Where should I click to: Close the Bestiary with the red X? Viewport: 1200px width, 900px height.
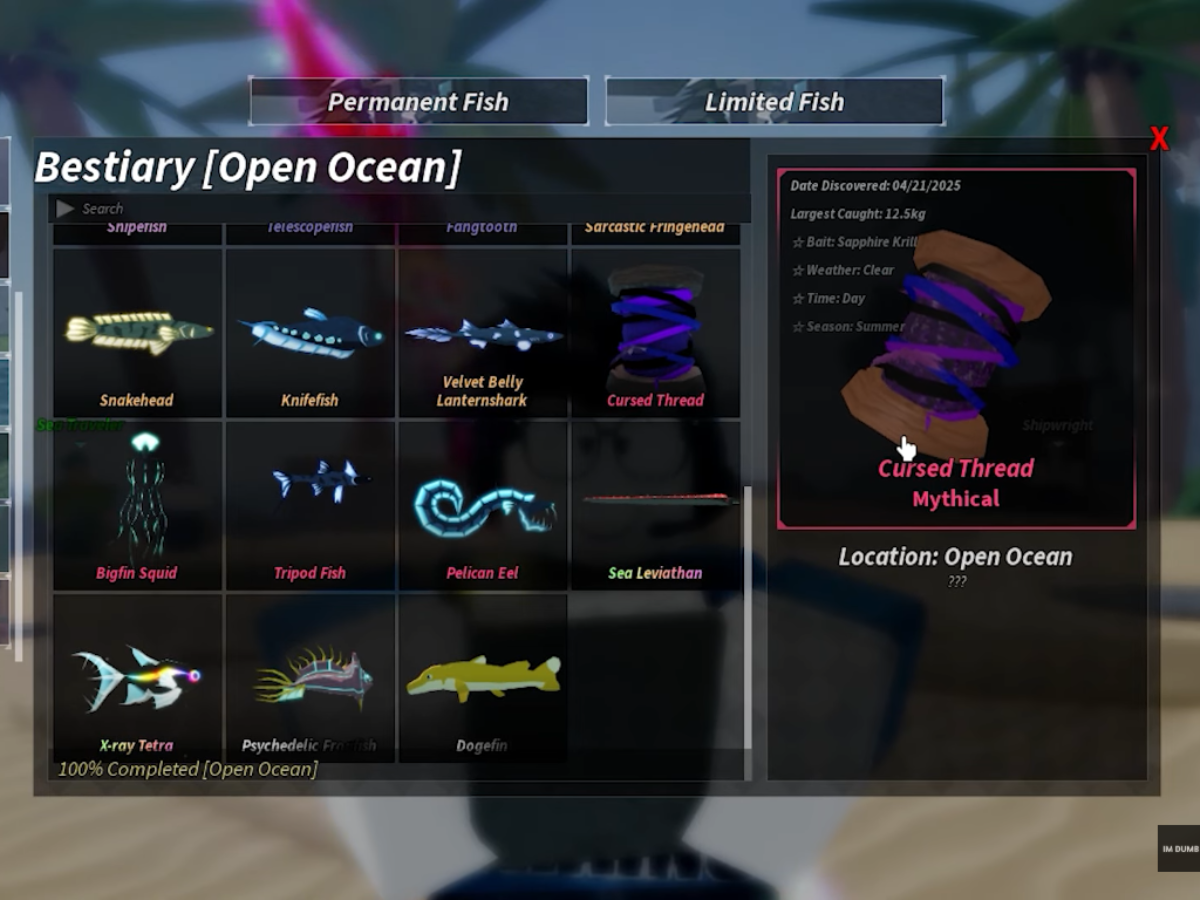(x=1158, y=139)
